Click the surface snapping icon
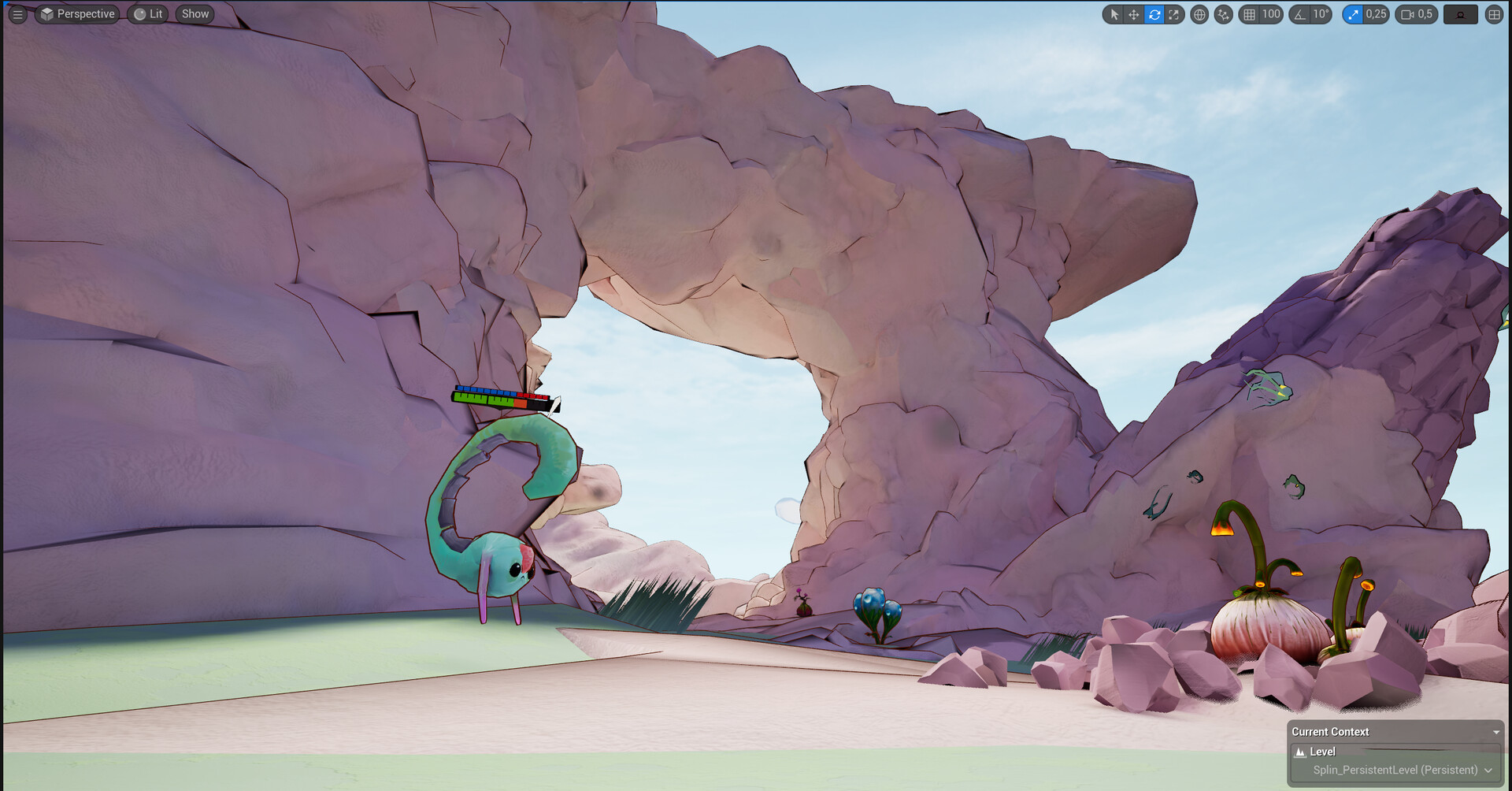Viewport: 1512px width, 791px height. pyautogui.click(x=1222, y=14)
